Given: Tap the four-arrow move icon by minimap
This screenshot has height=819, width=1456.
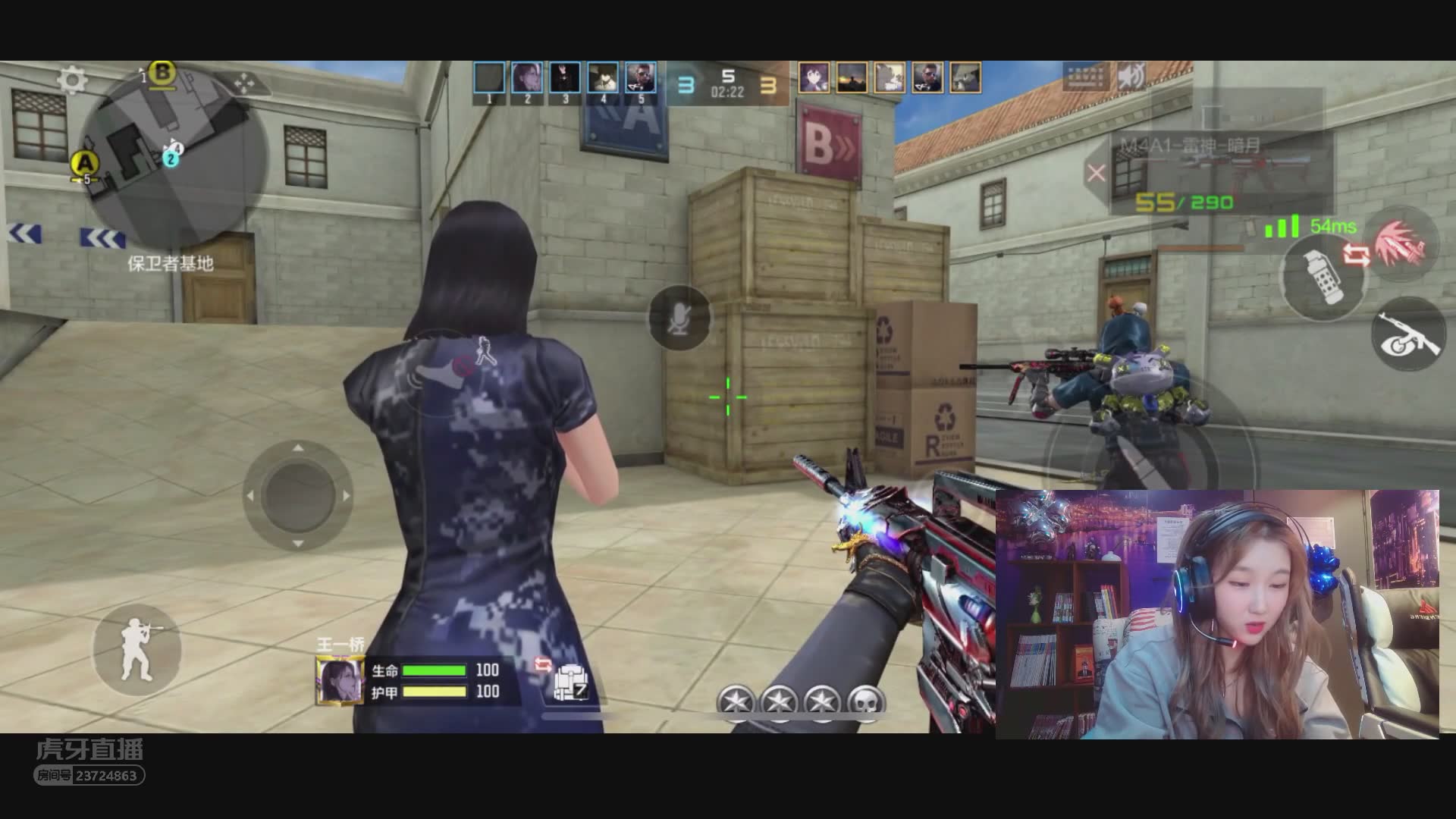Looking at the screenshot, I should (243, 83).
